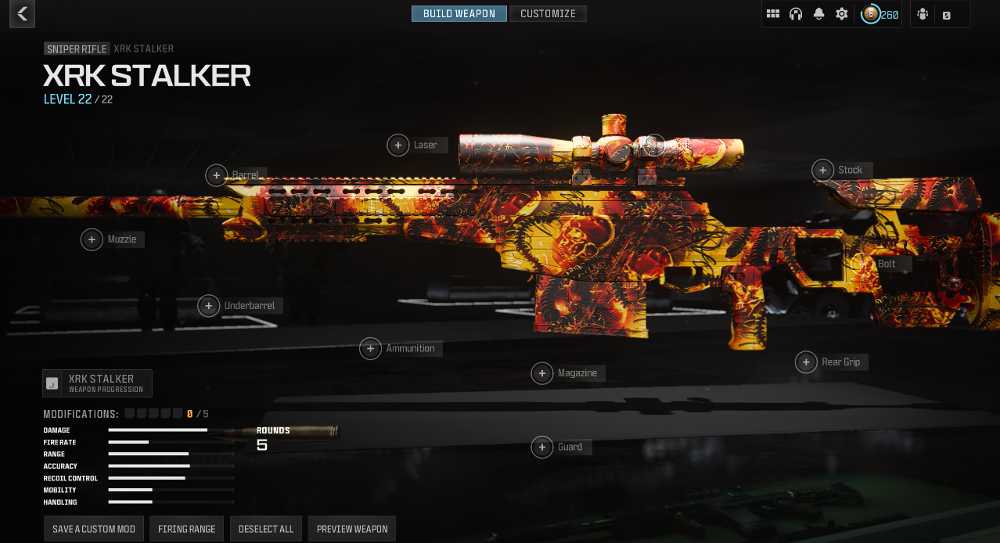Screen dimensions: 1000x543
Task: Deselect all attachments
Action: point(265,529)
